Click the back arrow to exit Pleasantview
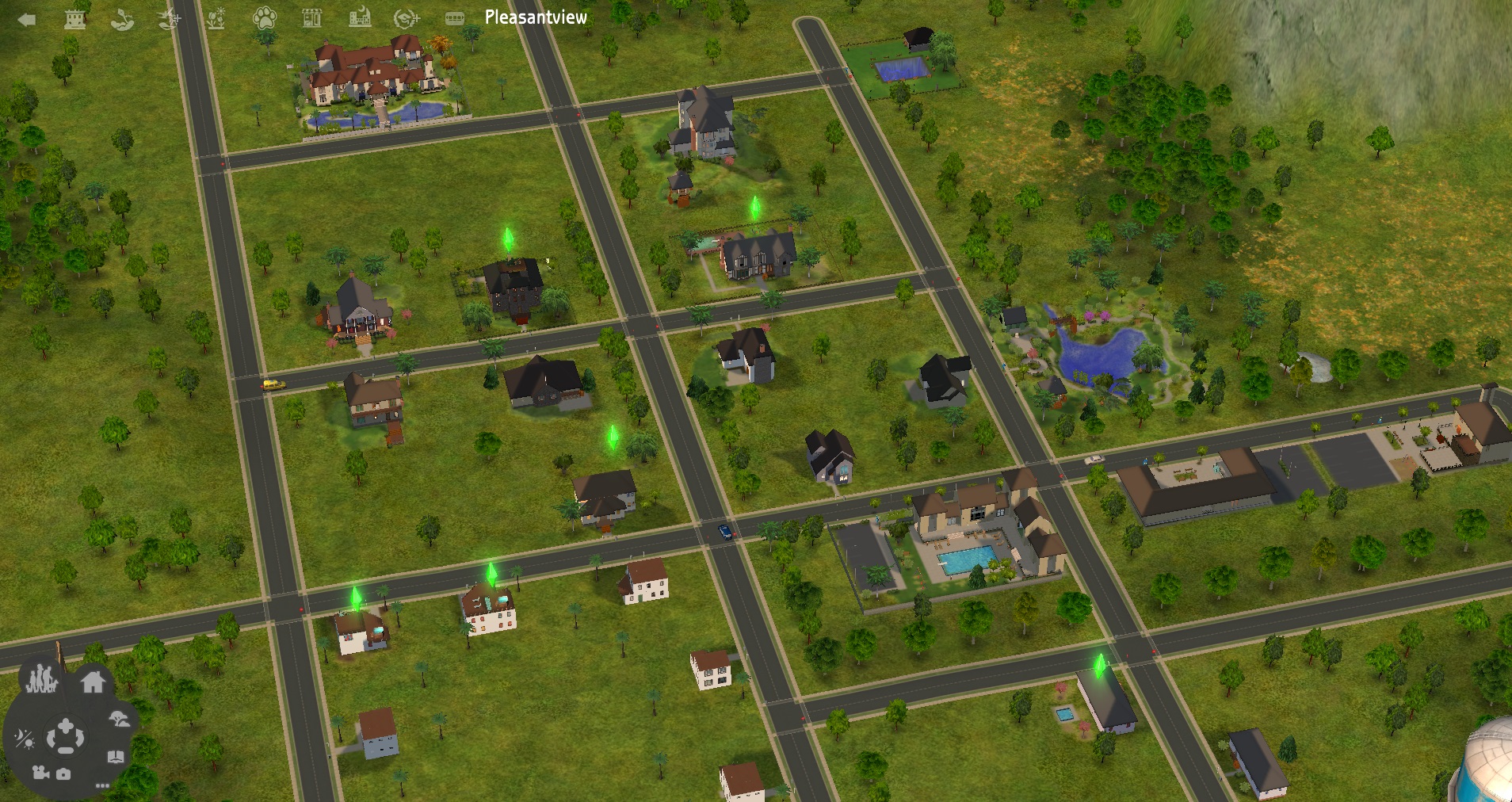Image resolution: width=1512 pixels, height=802 pixels. point(27,18)
